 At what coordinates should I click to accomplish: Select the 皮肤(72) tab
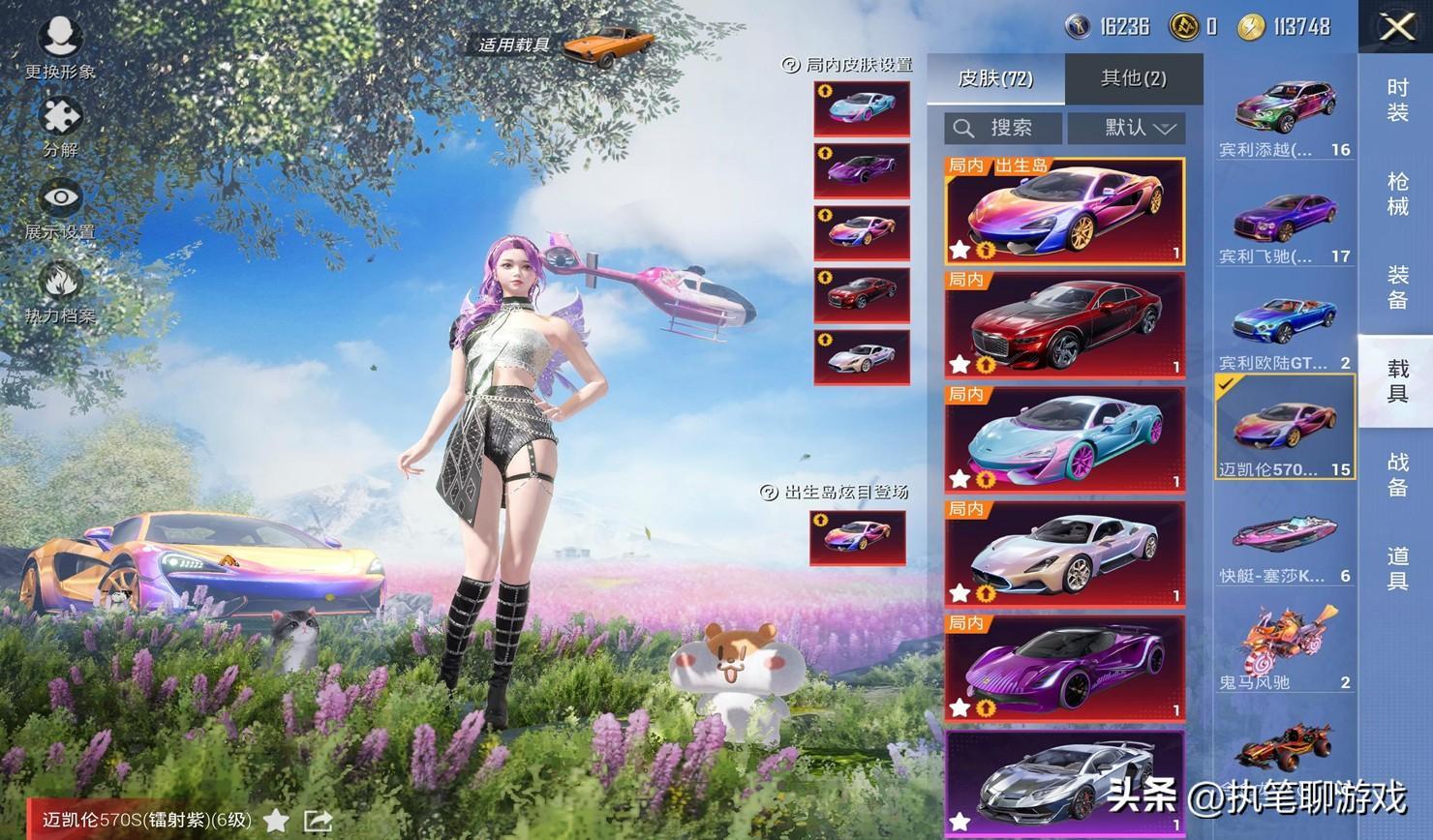[x=995, y=78]
